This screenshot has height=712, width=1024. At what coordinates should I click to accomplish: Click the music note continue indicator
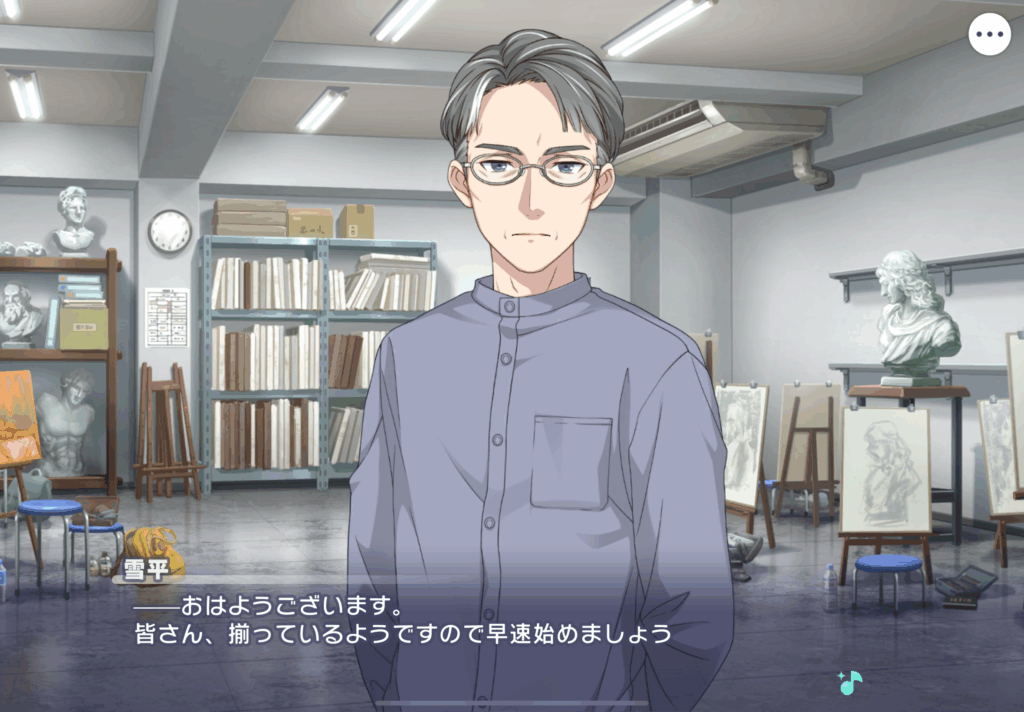click(x=849, y=683)
